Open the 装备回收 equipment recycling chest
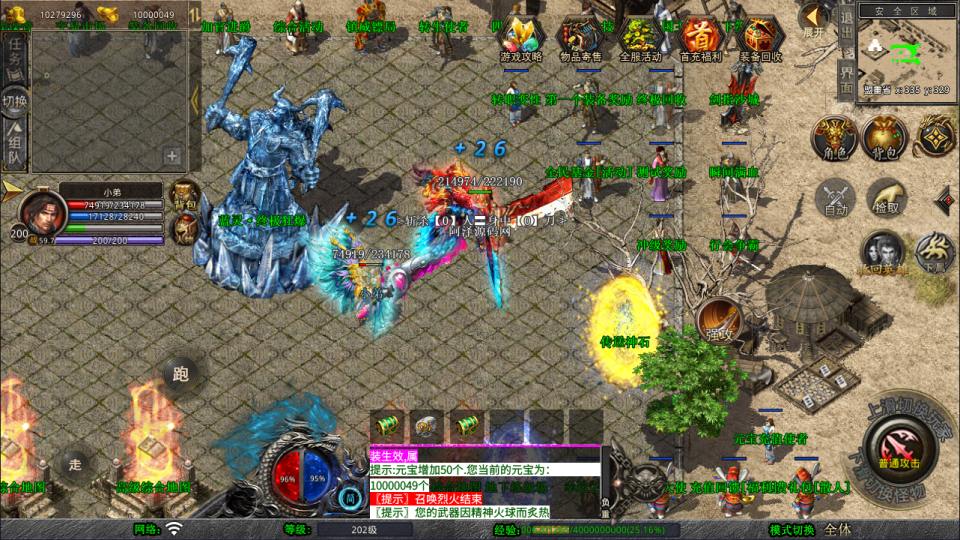The width and height of the screenshot is (960, 540). [760, 39]
